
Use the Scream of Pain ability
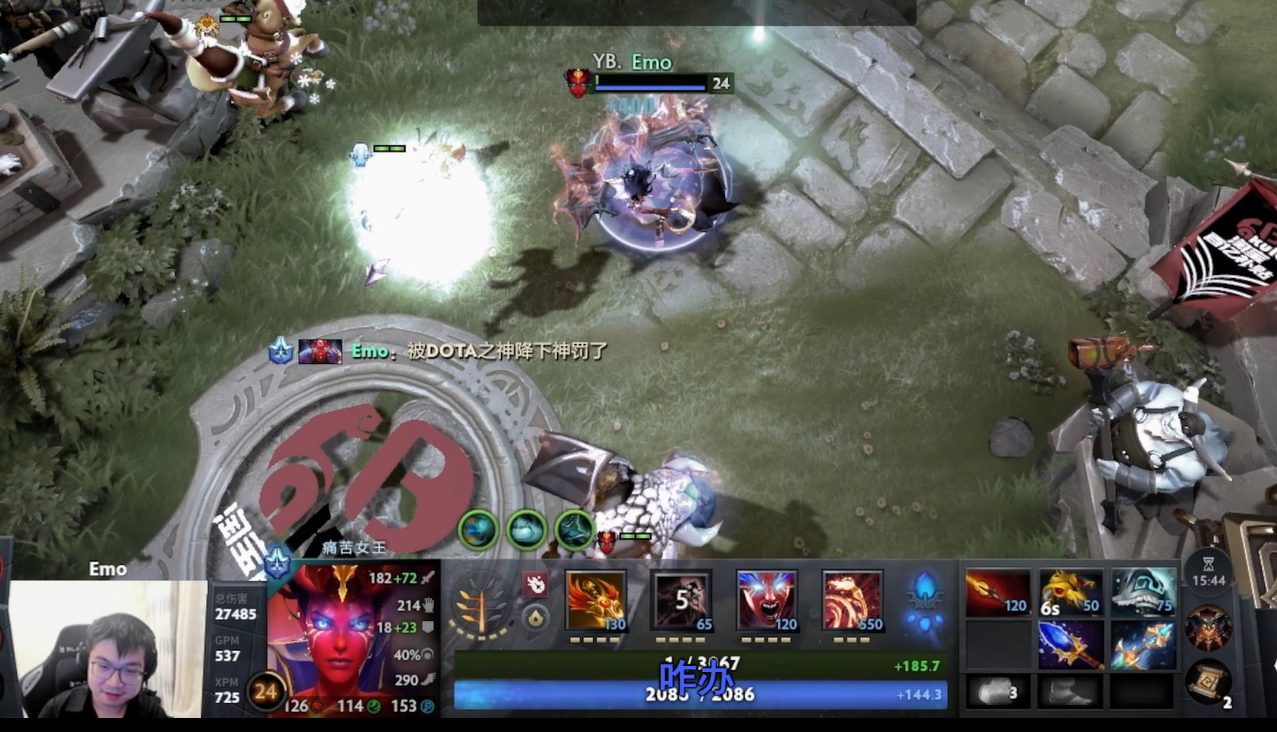click(x=767, y=600)
